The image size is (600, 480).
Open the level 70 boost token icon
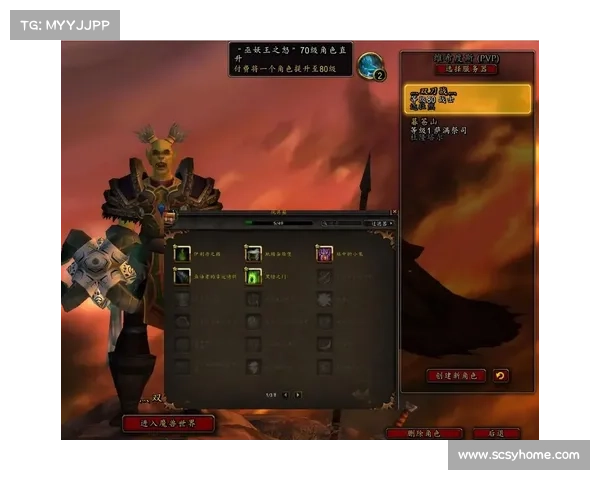[370, 65]
